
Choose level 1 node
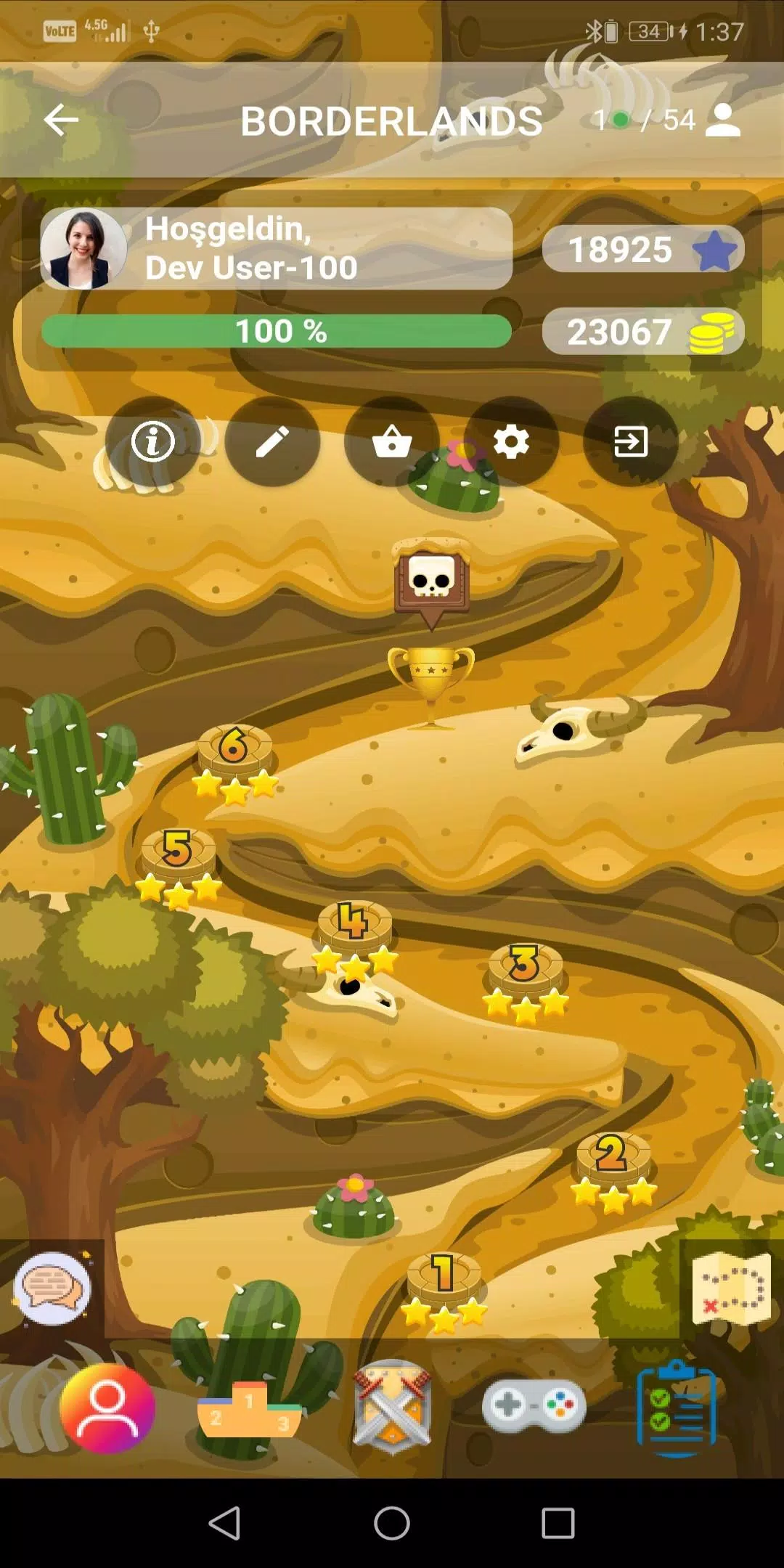coord(444,1276)
